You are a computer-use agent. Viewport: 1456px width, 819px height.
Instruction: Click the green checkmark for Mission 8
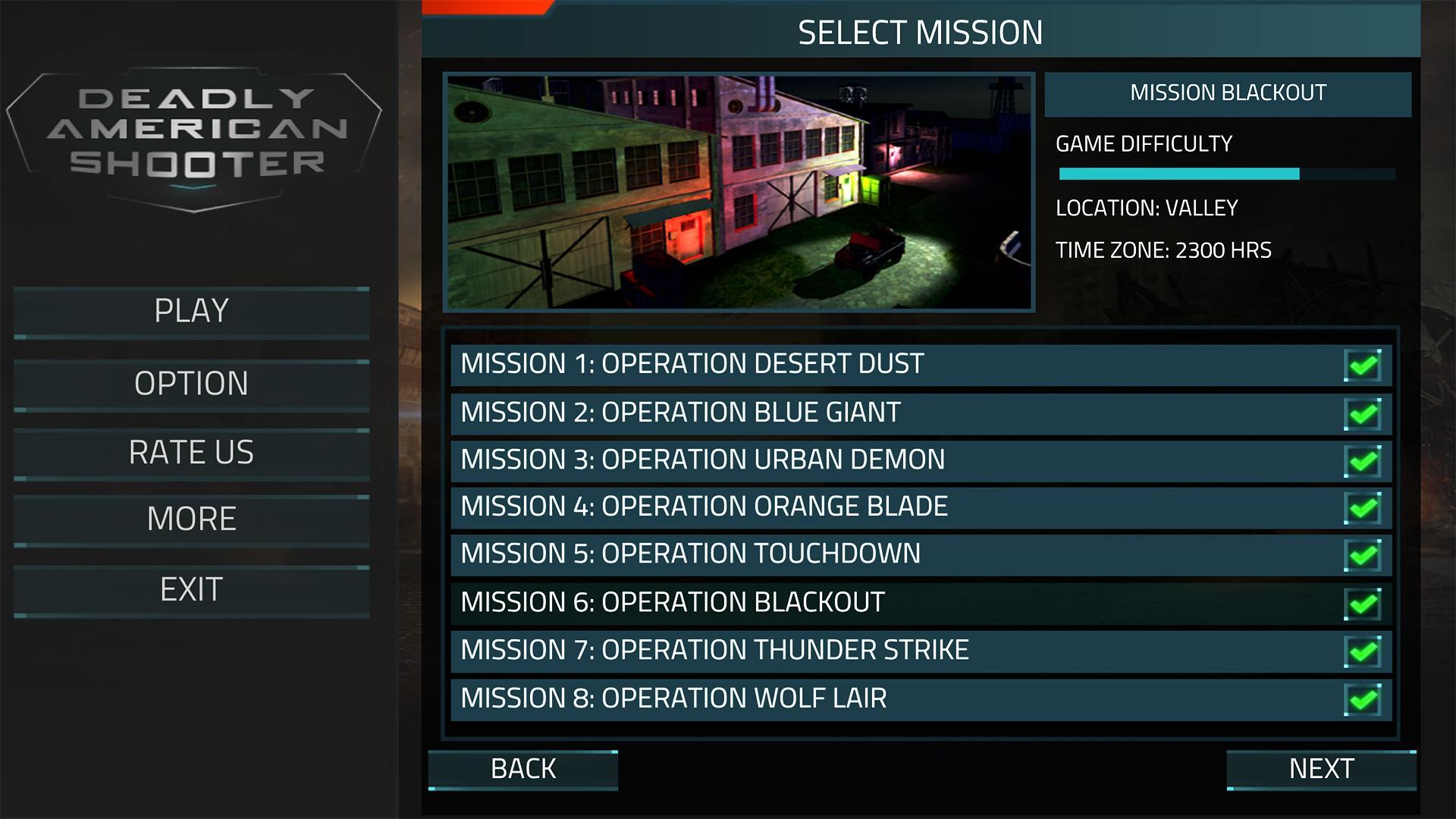1363,699
